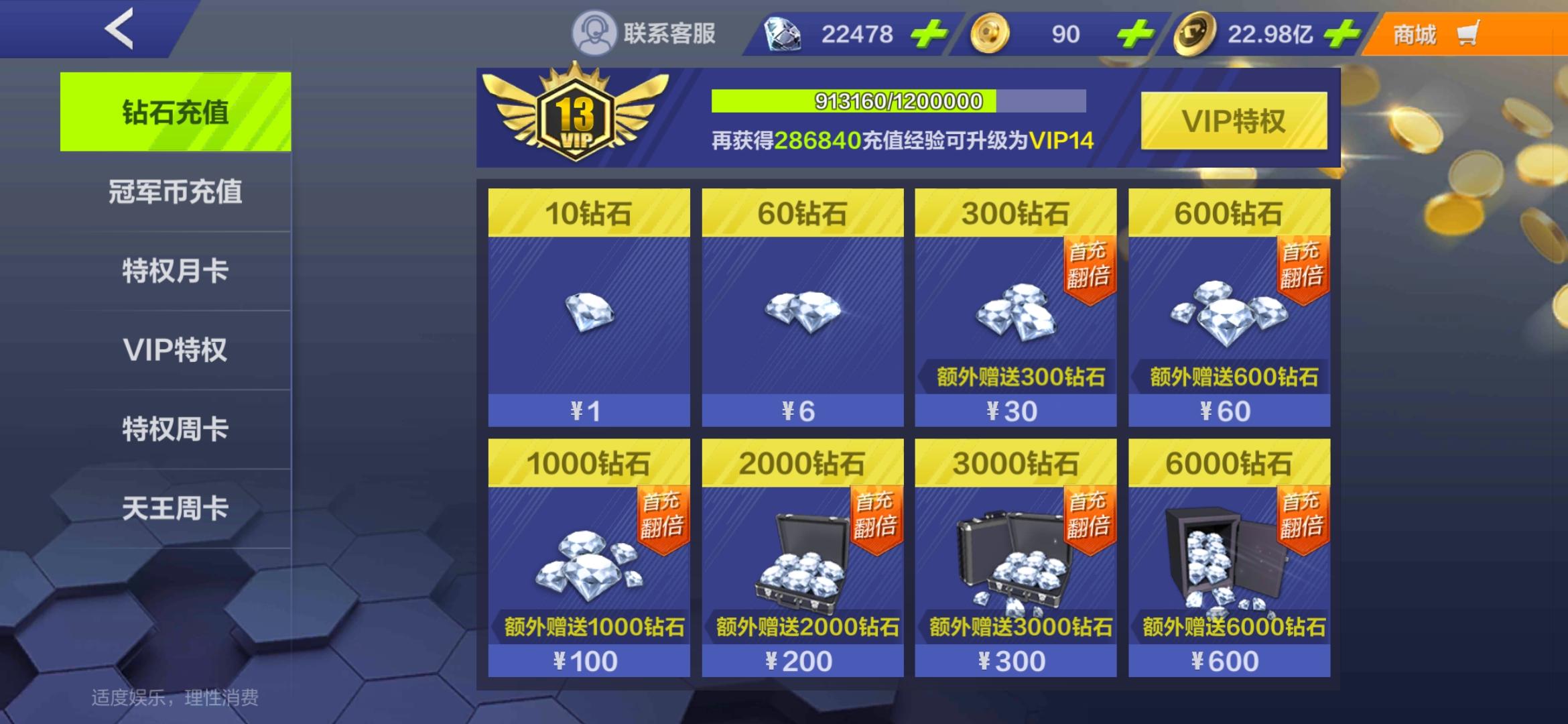The image size is (1568, 724).
Task: Click the customer service headset icon
Action: [595, 32]
